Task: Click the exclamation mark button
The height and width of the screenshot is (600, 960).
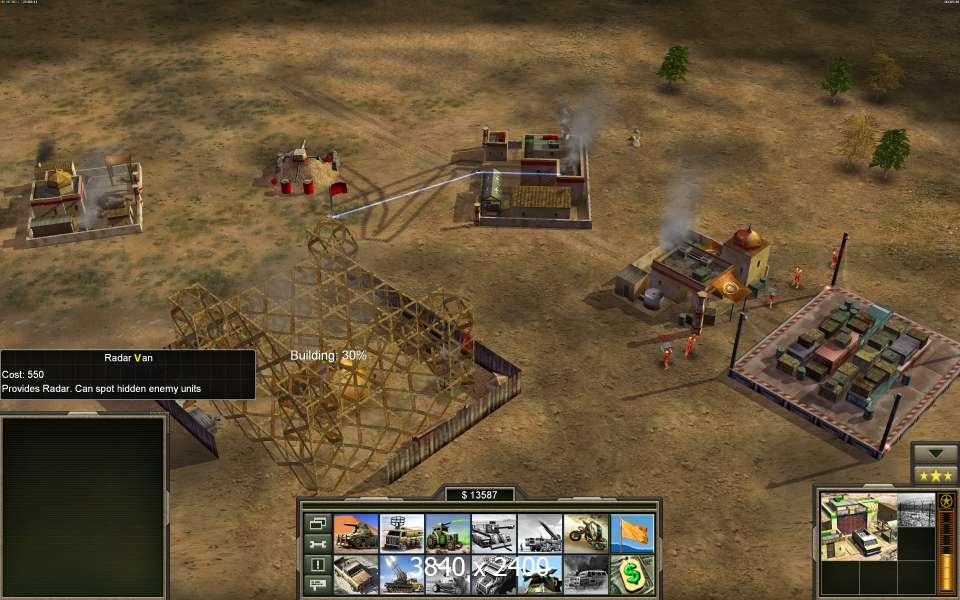Action: point(317,565)
